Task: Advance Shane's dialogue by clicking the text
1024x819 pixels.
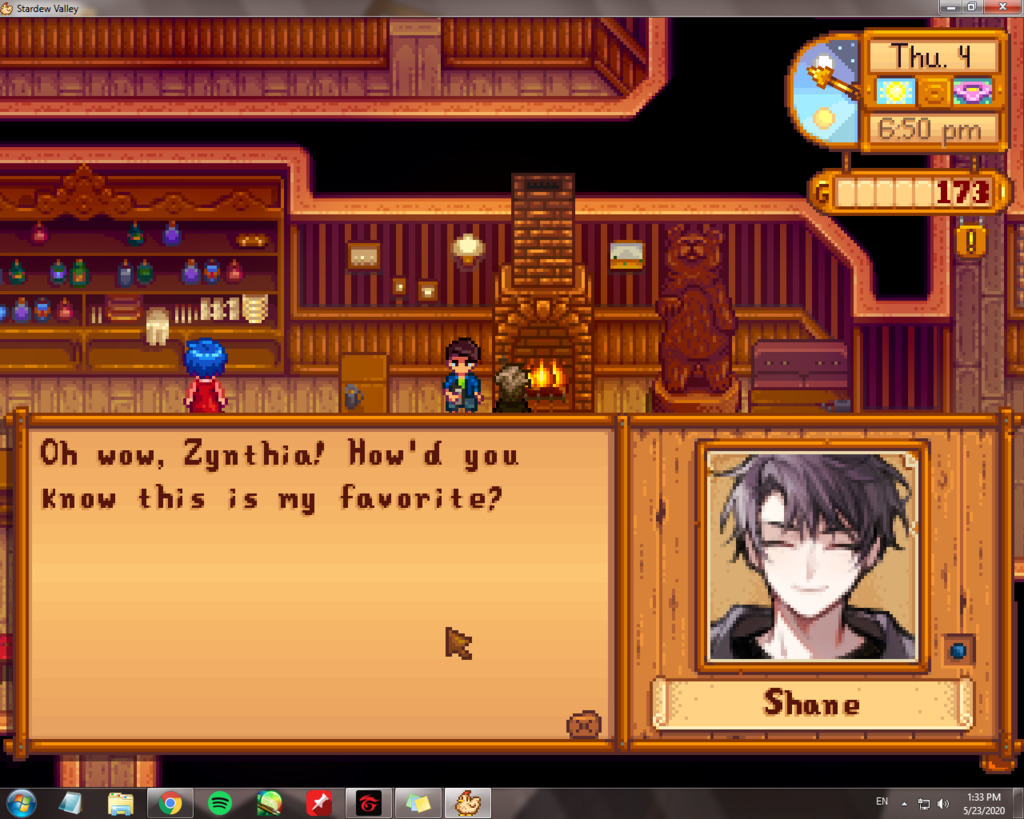Action: [x=280, y=476]
